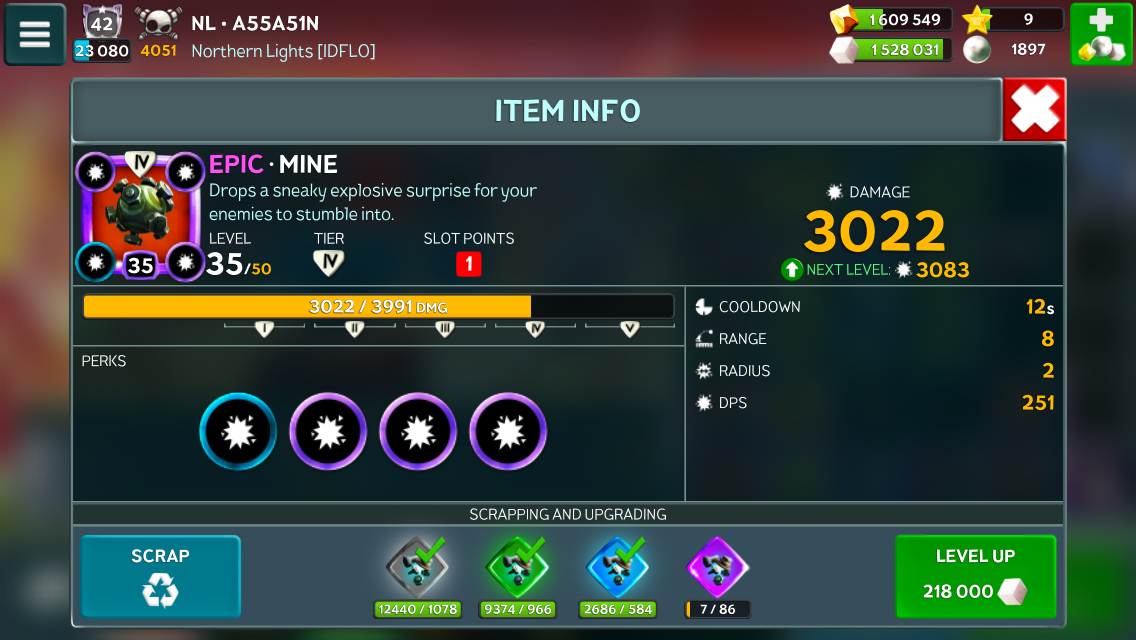The width and height of the screenshot is (1136, 640).
Task: Tap the gold currency counter
Action: click(x=889, y=20)
